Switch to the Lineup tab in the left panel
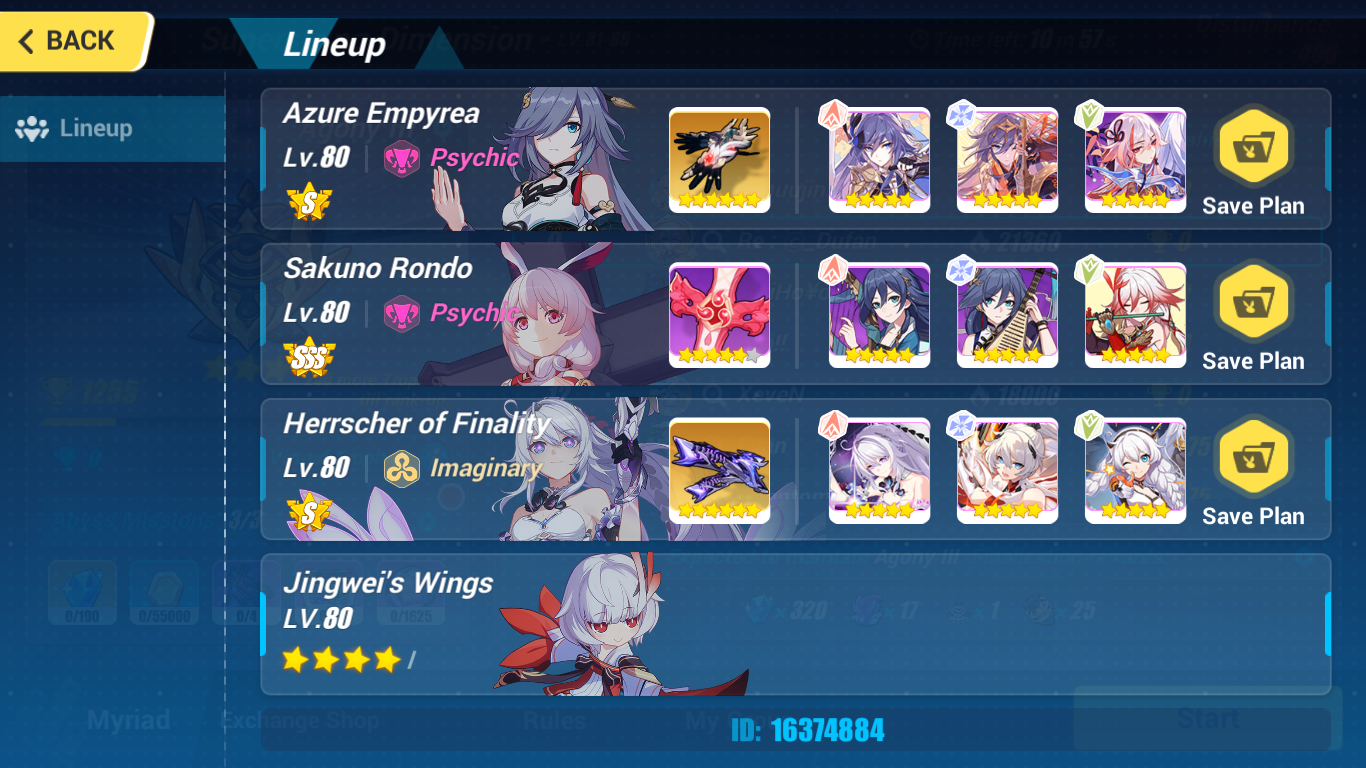1366x768 pixels. (x=110, y=128)
